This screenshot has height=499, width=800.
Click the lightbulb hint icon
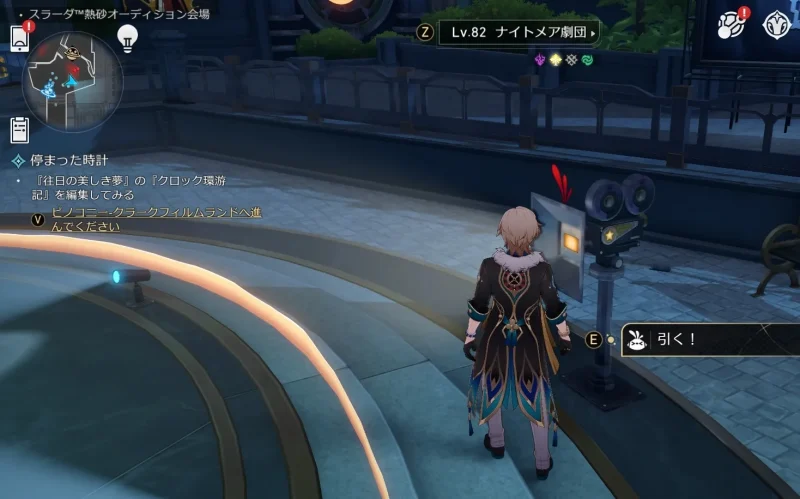pyautogui.click(x=127, y=37)
